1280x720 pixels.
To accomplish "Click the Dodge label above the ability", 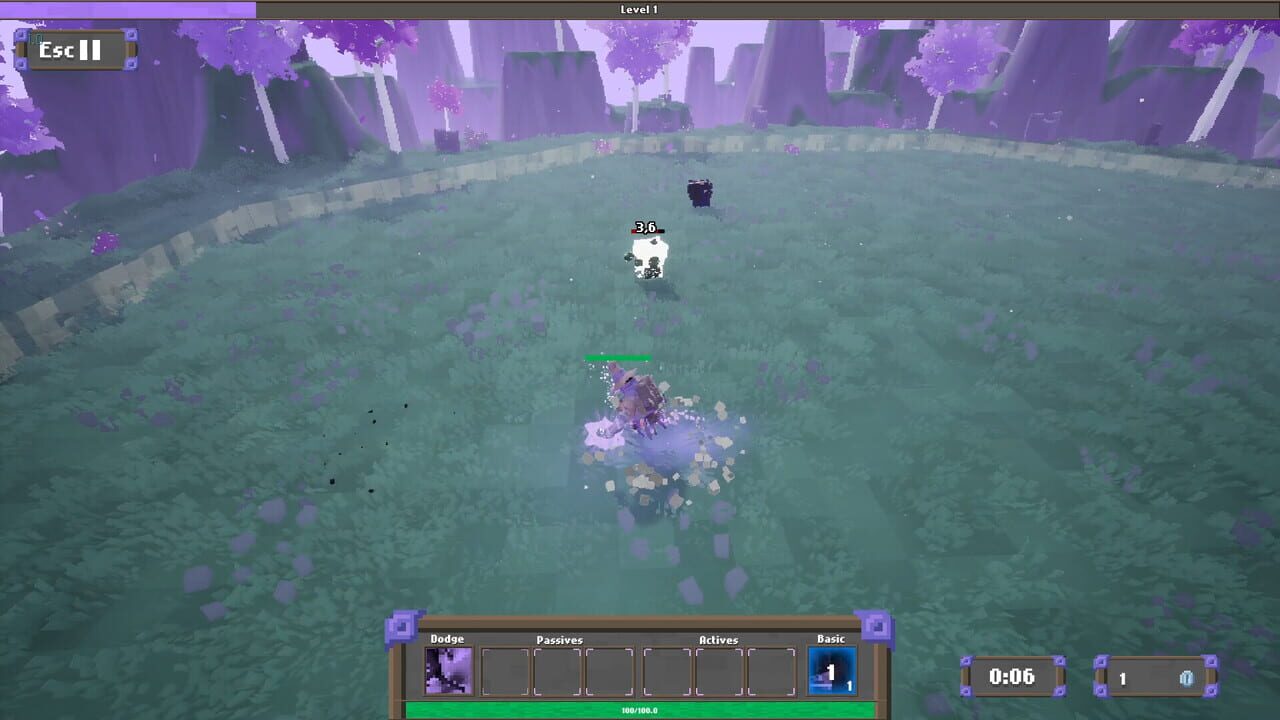I will point(448,639).
